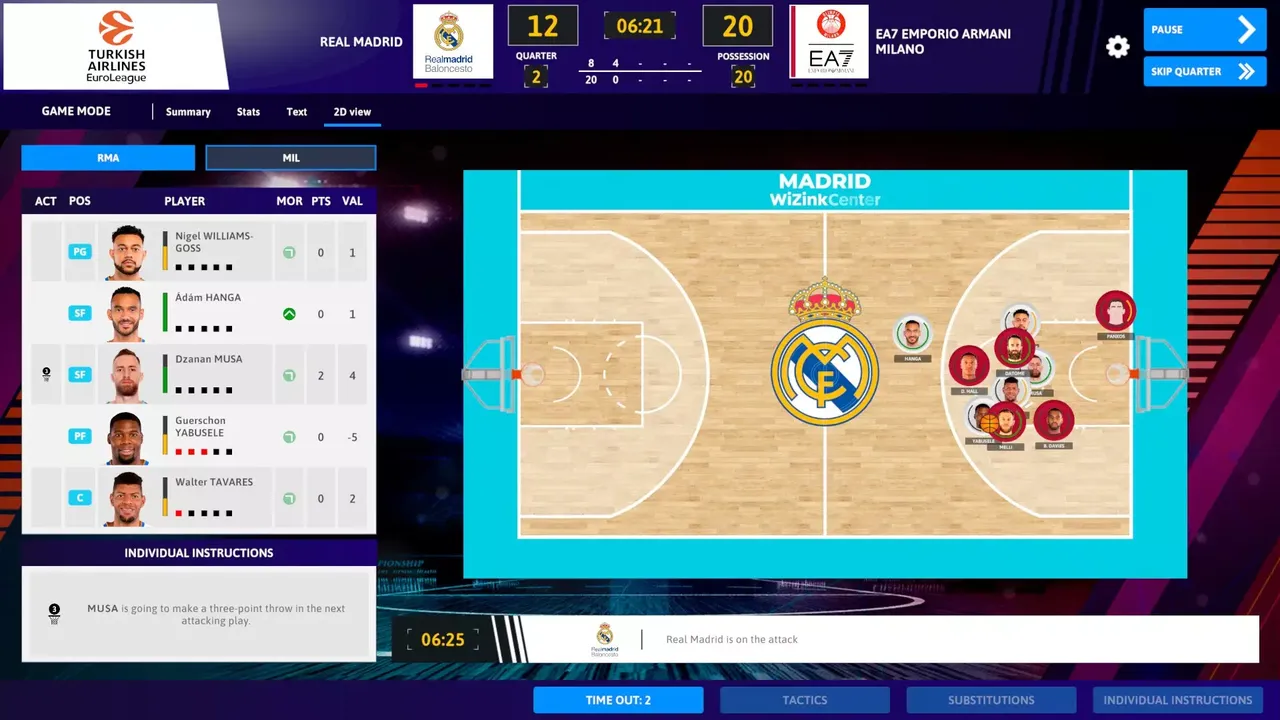
Task: Open Individual Instructions panel header
Action: point(198,553)
